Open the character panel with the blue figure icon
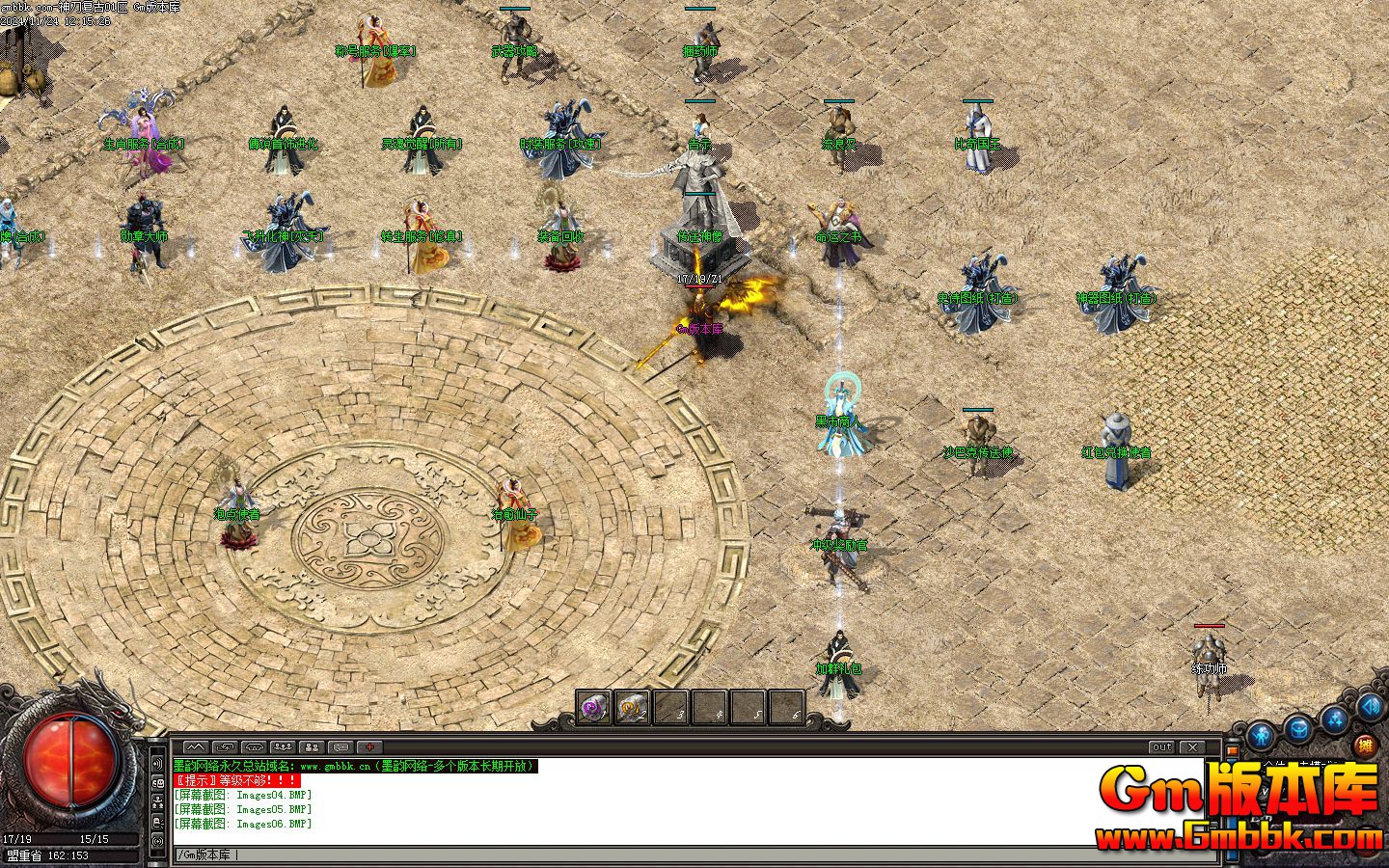 tap(1261, 738)
